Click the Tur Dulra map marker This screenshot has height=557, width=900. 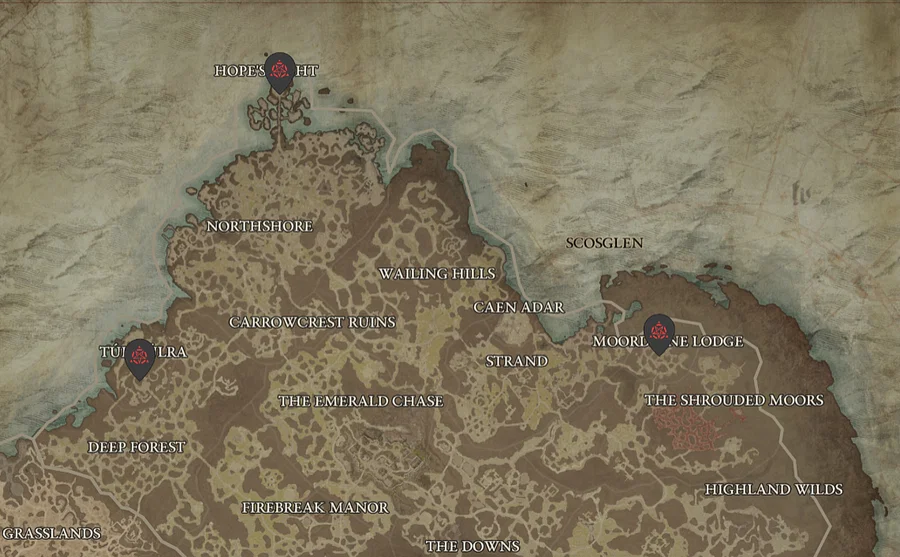(139, 357)
